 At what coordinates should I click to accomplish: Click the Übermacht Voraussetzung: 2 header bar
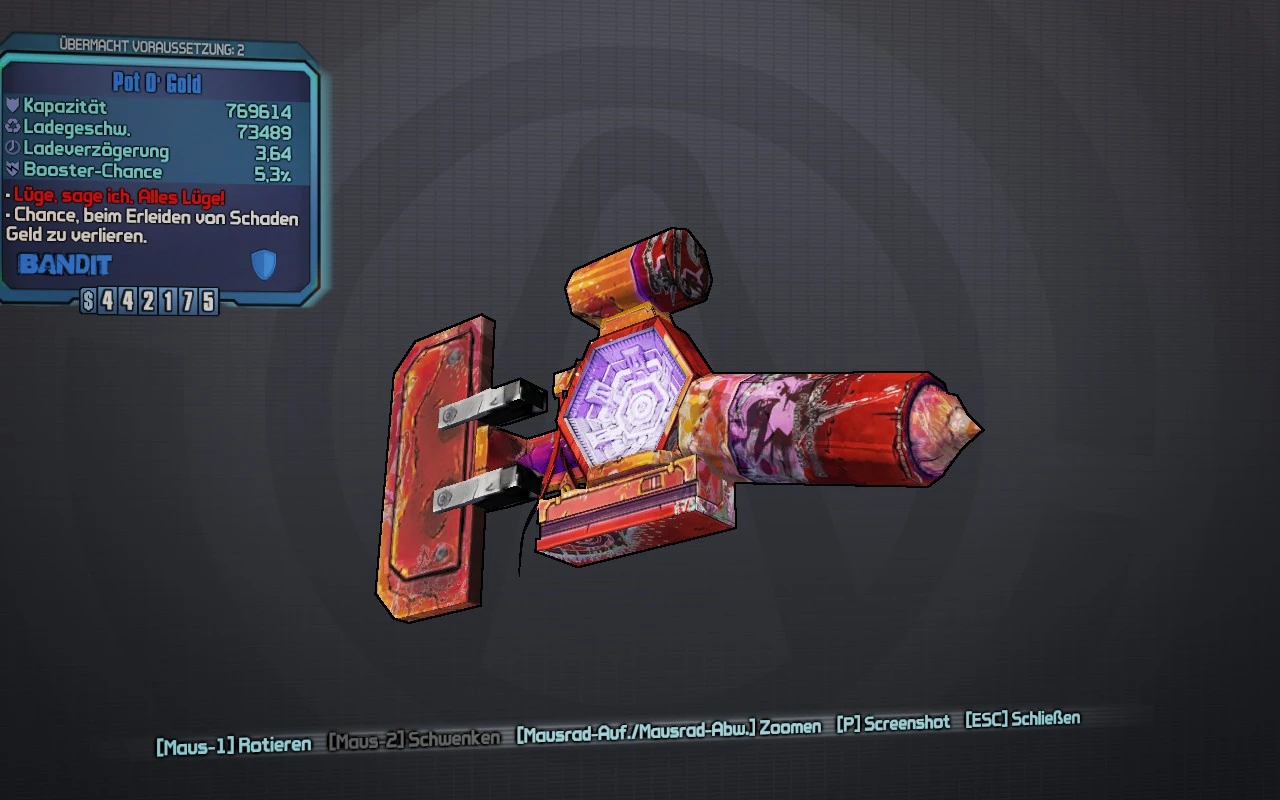pos(155,44)
